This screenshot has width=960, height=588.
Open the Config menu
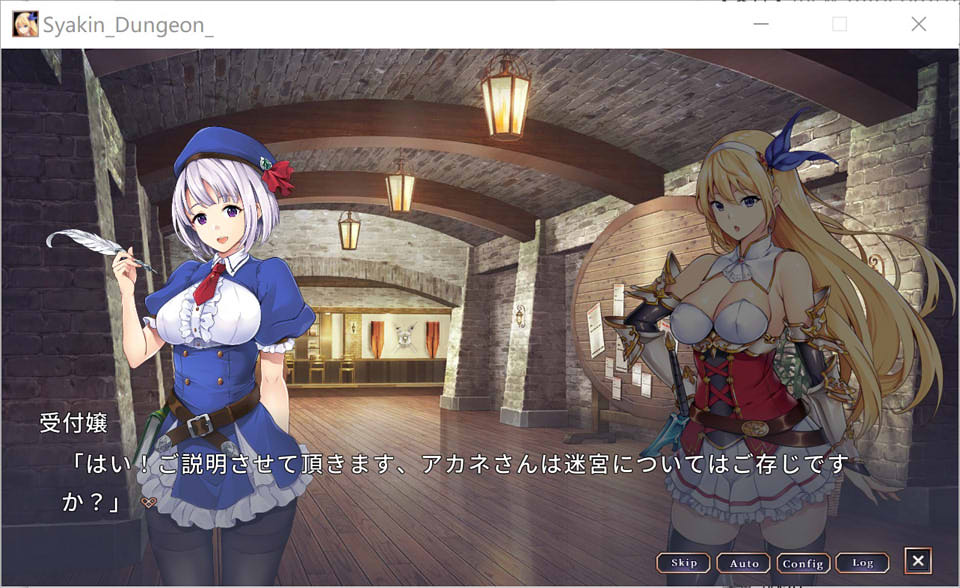(803, 563)
